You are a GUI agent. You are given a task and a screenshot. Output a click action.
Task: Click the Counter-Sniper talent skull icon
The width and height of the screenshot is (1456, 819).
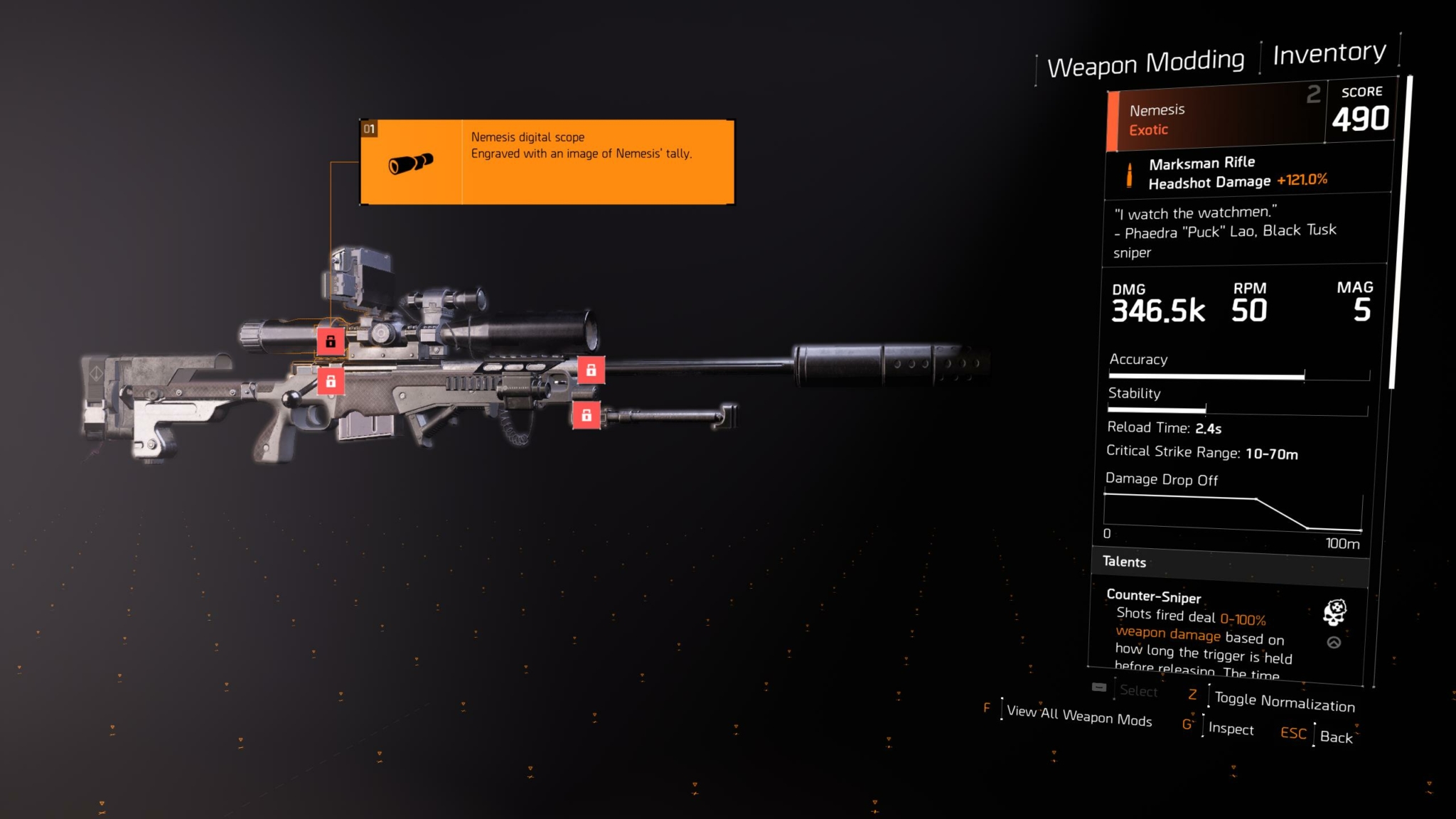pos(1334,611)
